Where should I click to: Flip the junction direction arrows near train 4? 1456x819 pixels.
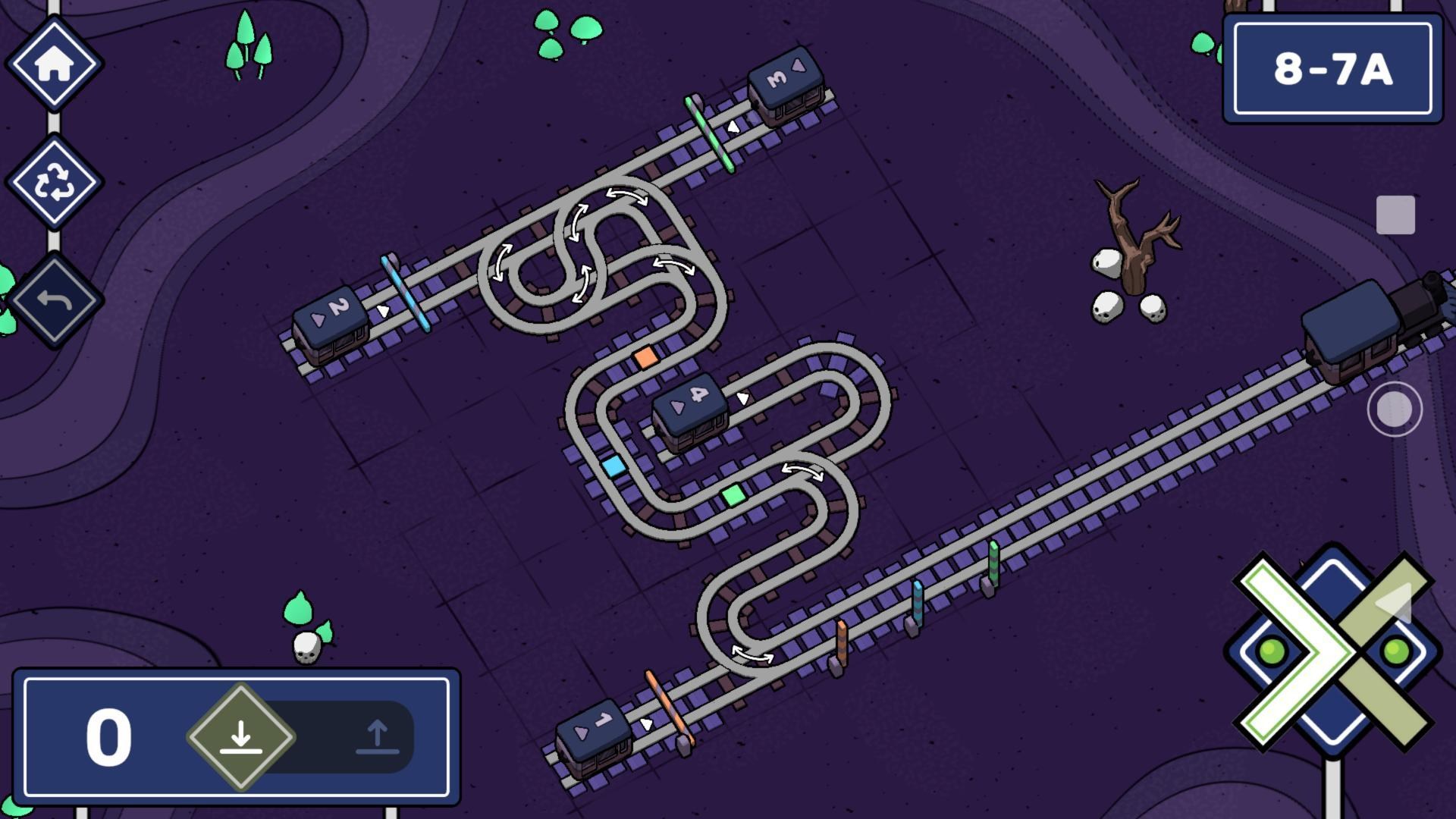(x=804, y=472)
